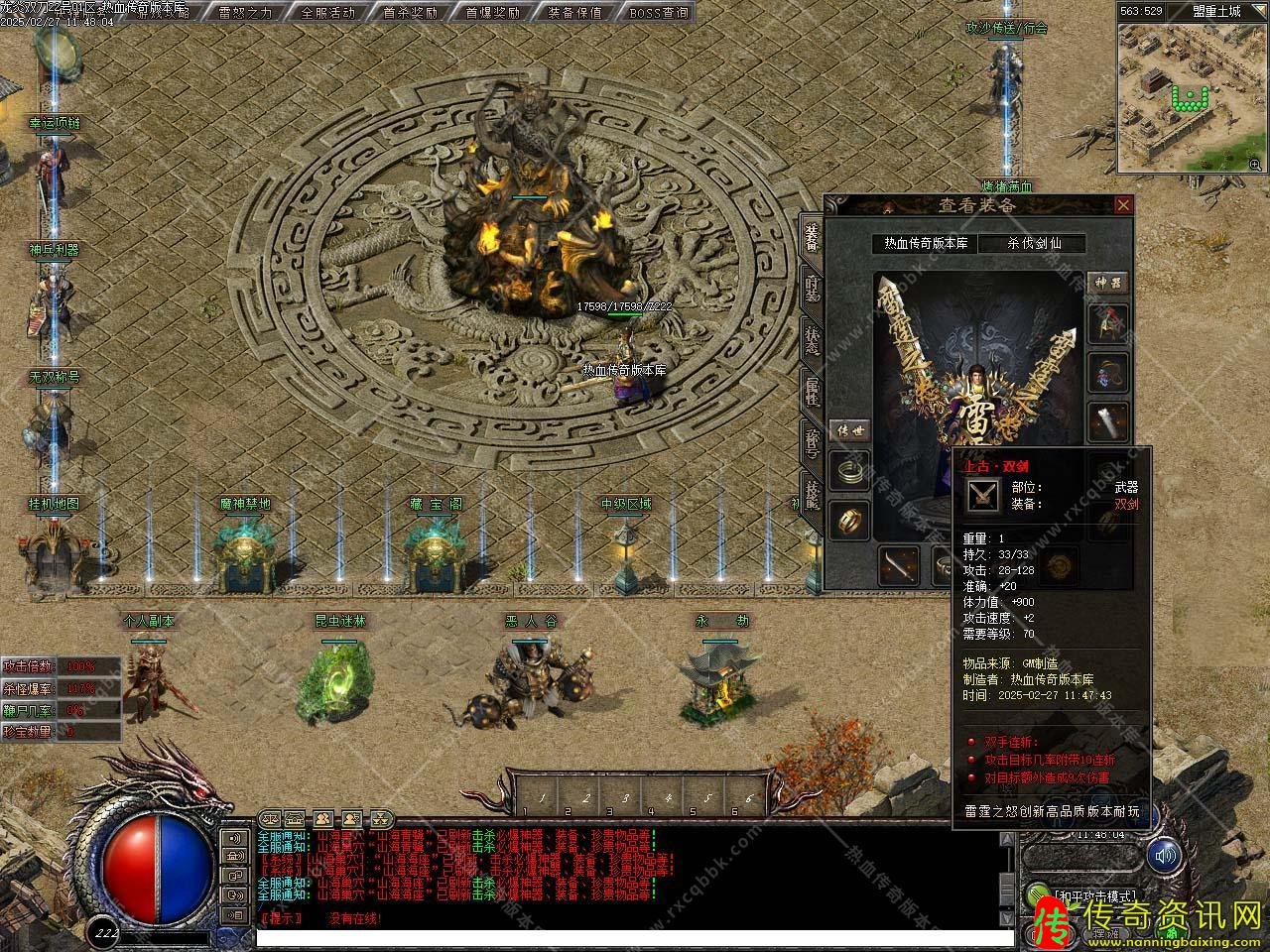Open the 首爆奖励 rewards menu
This screenshot has width=1270, height=952.
[x=493, y=13]
